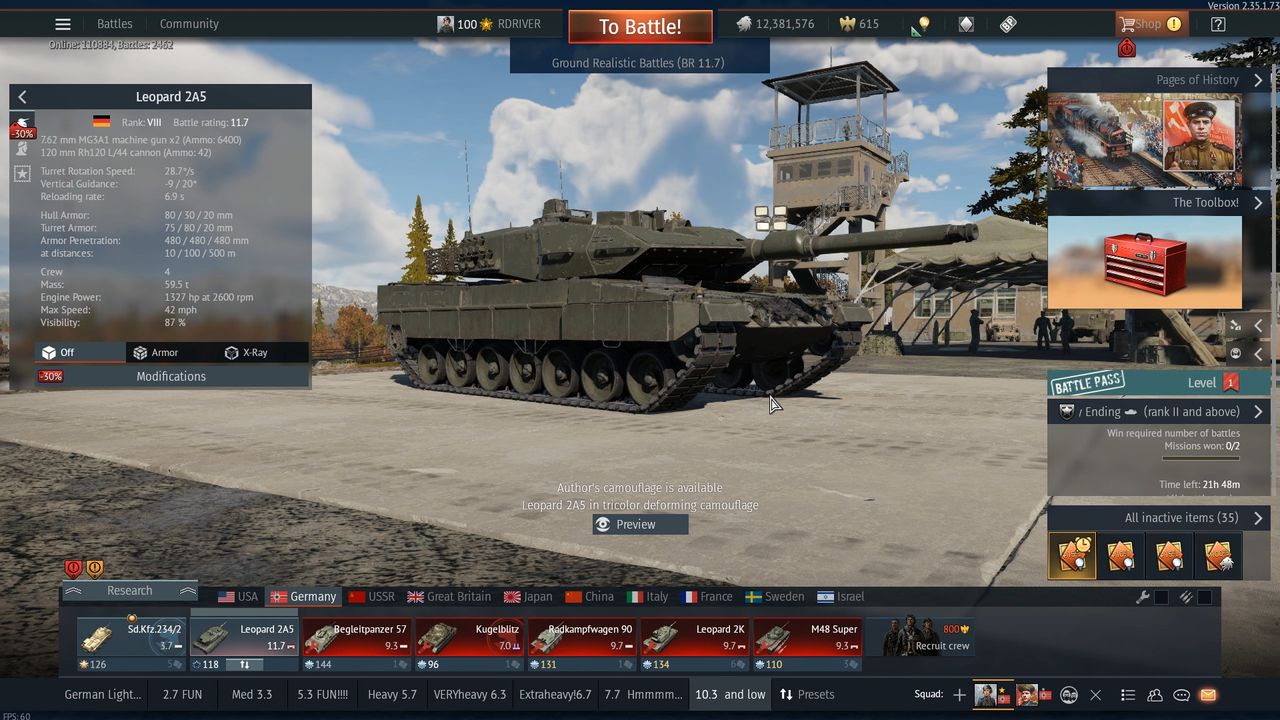Image resolution: width=1280 pixels, height=720 pixels.
Task: Start a match with To Battle!
Action: pos(640,27)
